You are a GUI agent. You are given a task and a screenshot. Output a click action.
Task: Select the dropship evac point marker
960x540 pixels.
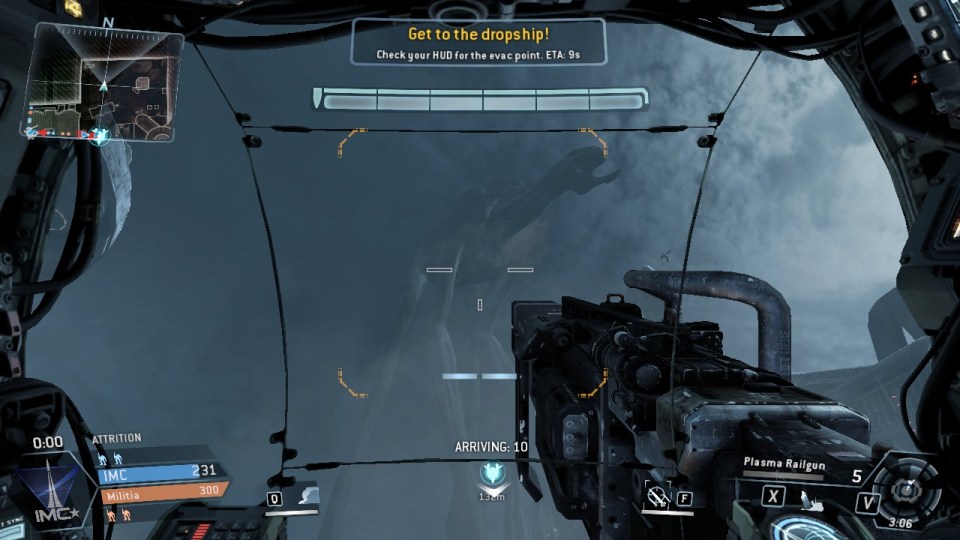pyautogui.click(x=491, y=473)
